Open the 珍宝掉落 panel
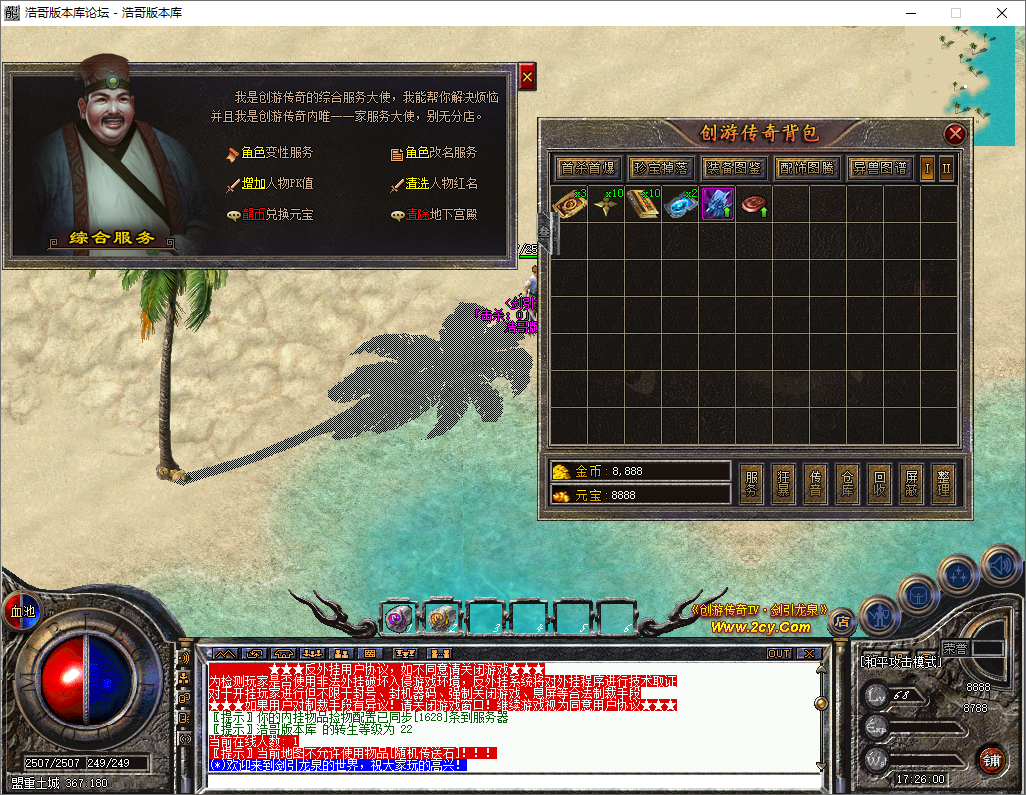This screenshot has height=795, width=1026. tap(661, 168)
